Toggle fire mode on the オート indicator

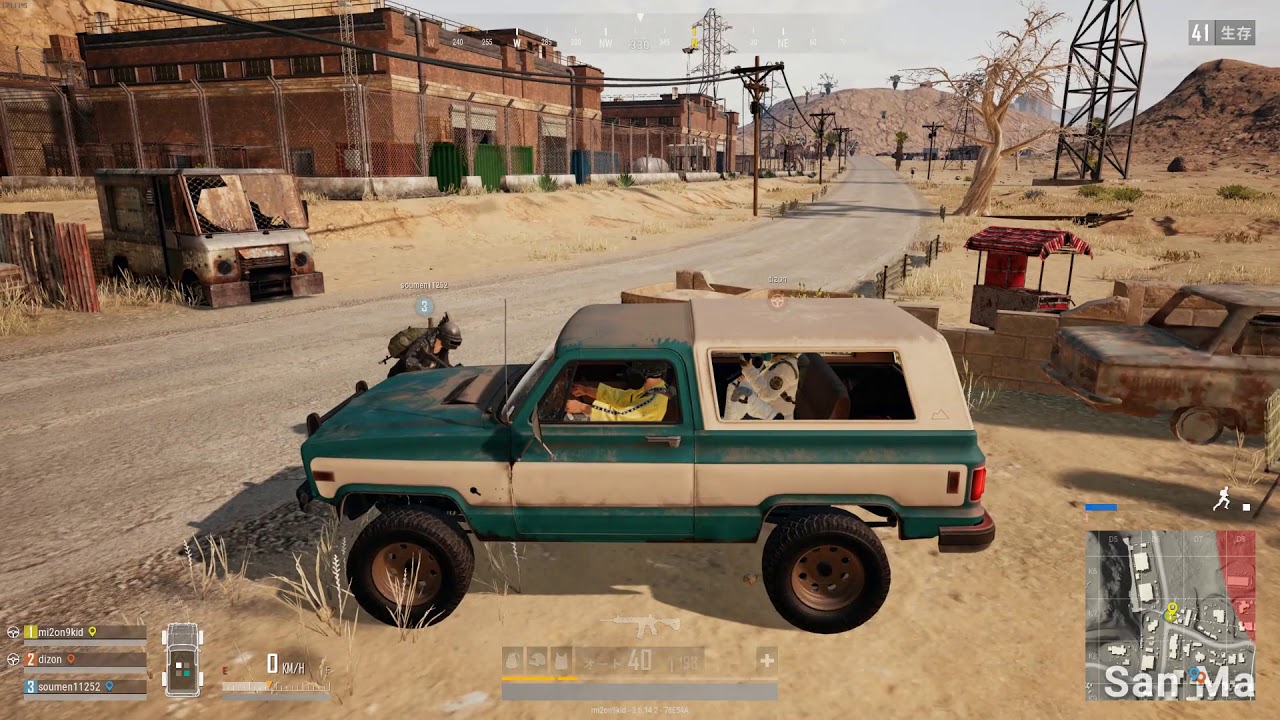[602, 662]
